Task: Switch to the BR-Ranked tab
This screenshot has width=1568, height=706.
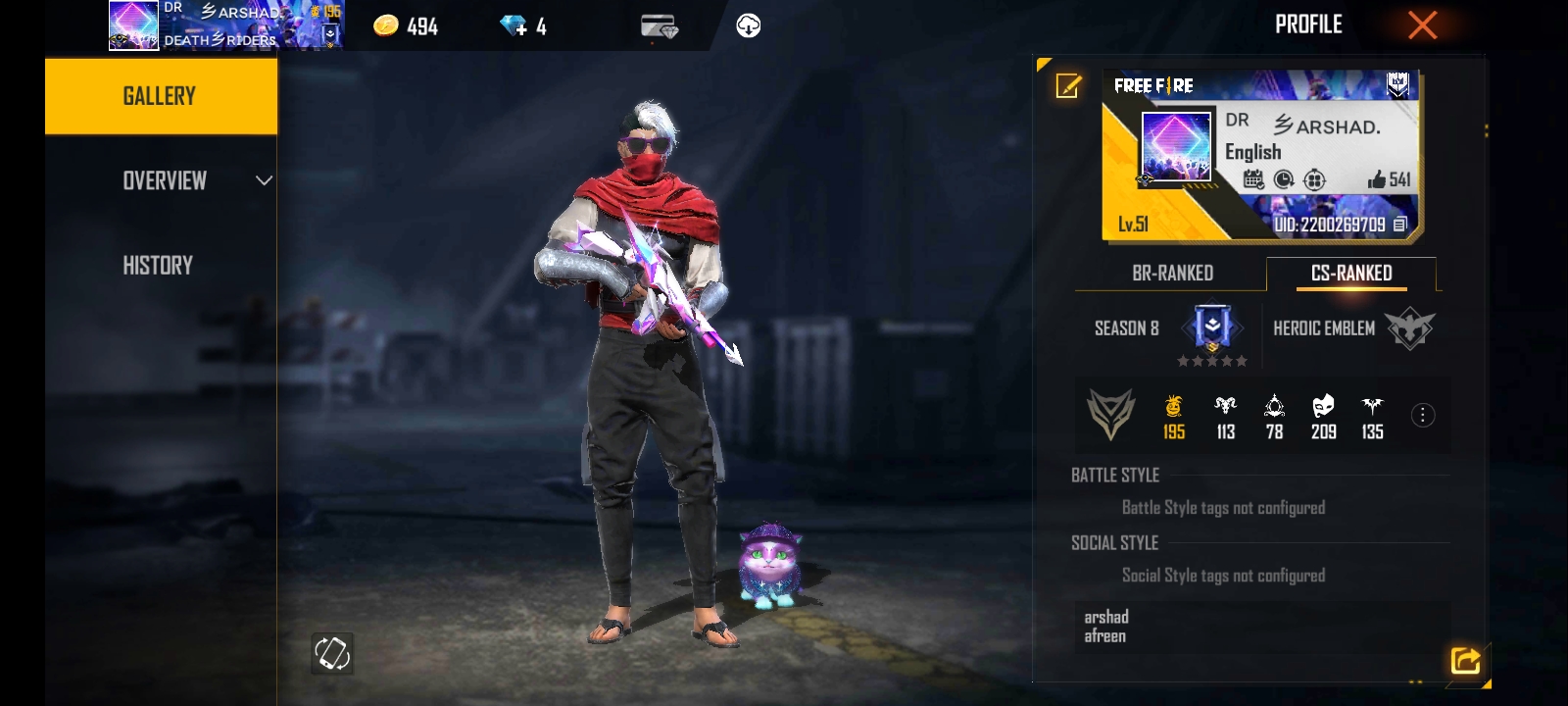Action: [x=1172, y=273]
